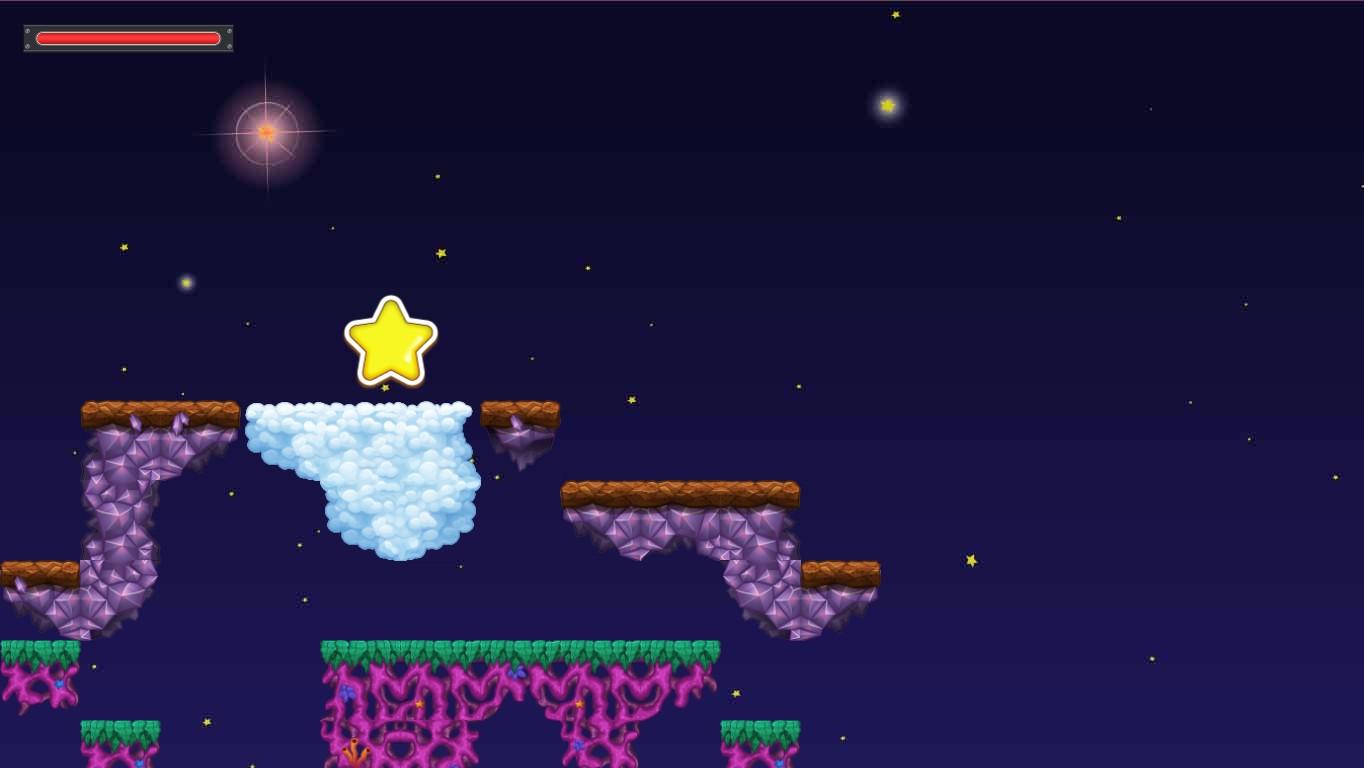Viewport: 1364px width, 768px height.
Task: Click the screw on the health bar panel
Action: pos(28,31)
